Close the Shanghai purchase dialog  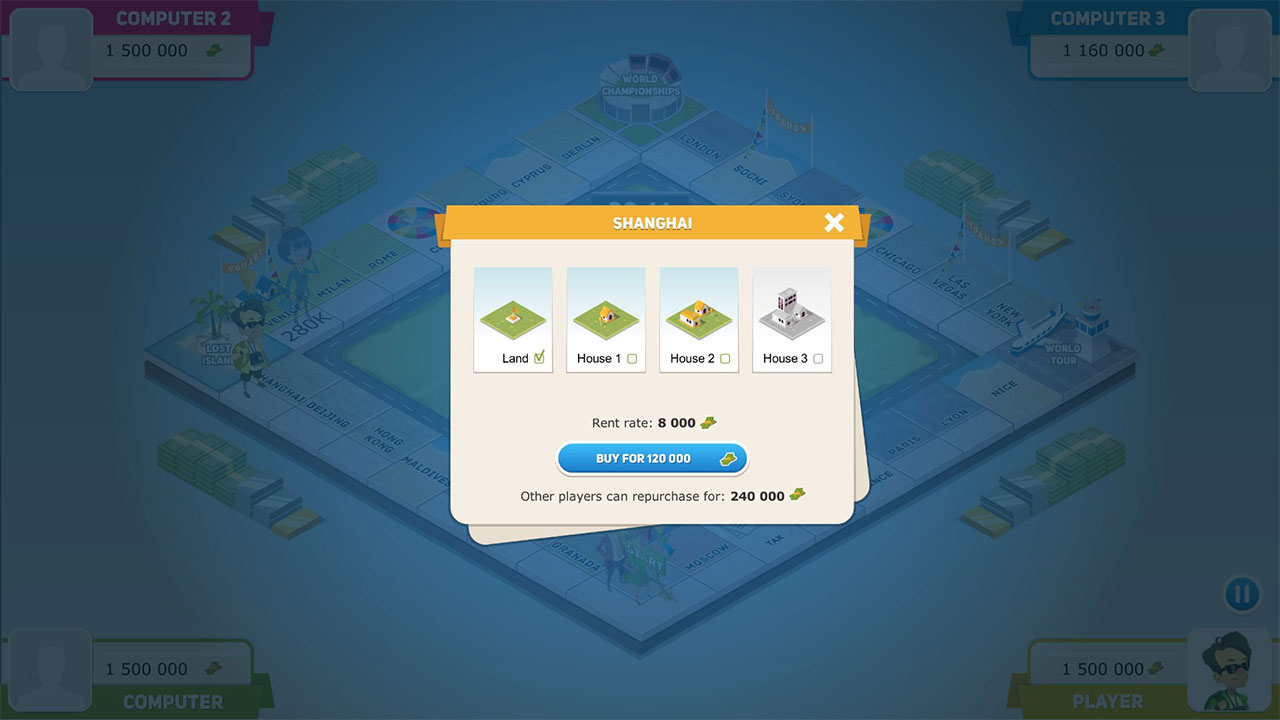(834, 223)
